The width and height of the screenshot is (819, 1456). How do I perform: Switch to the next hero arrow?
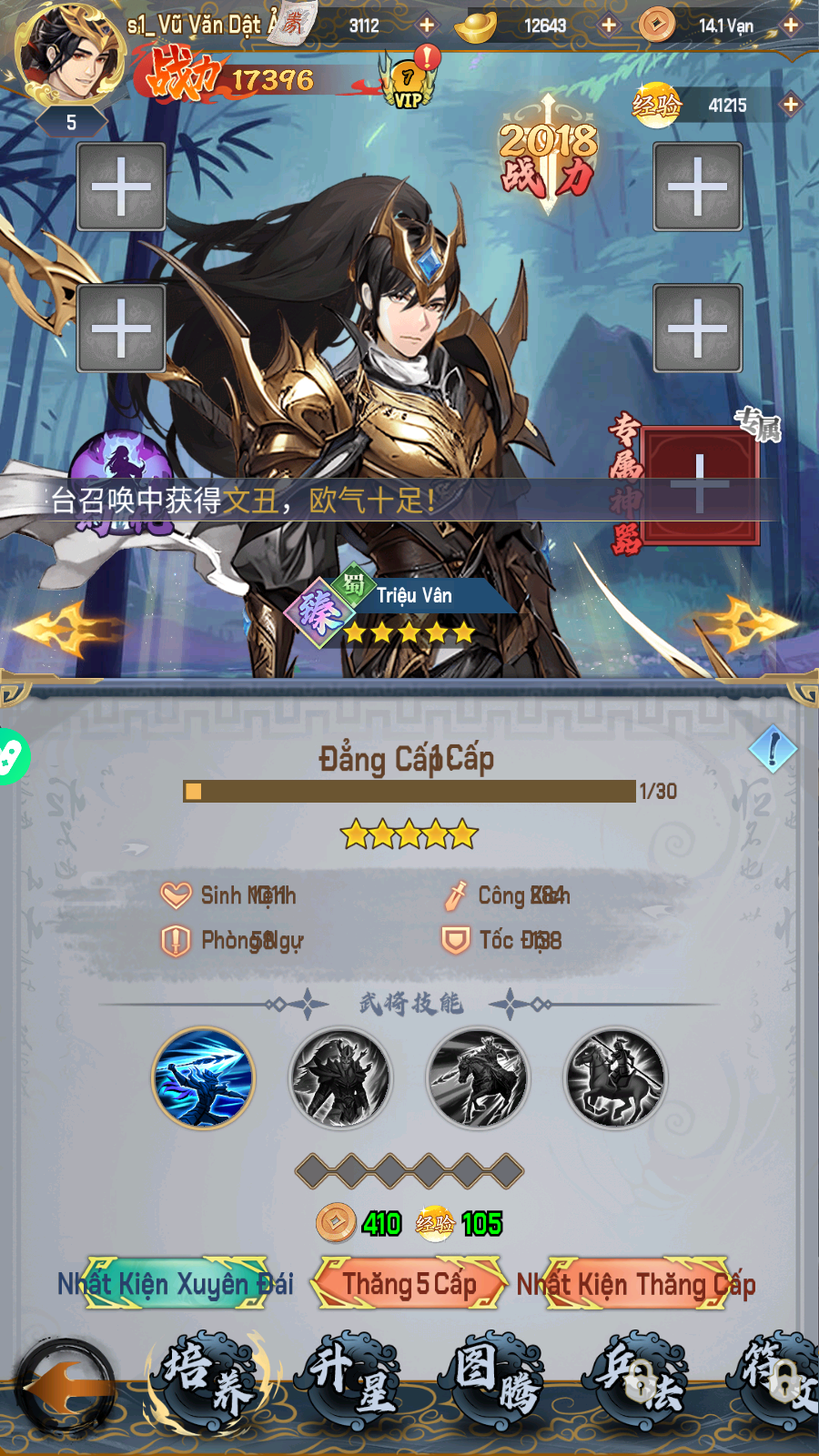coord(751,624)
